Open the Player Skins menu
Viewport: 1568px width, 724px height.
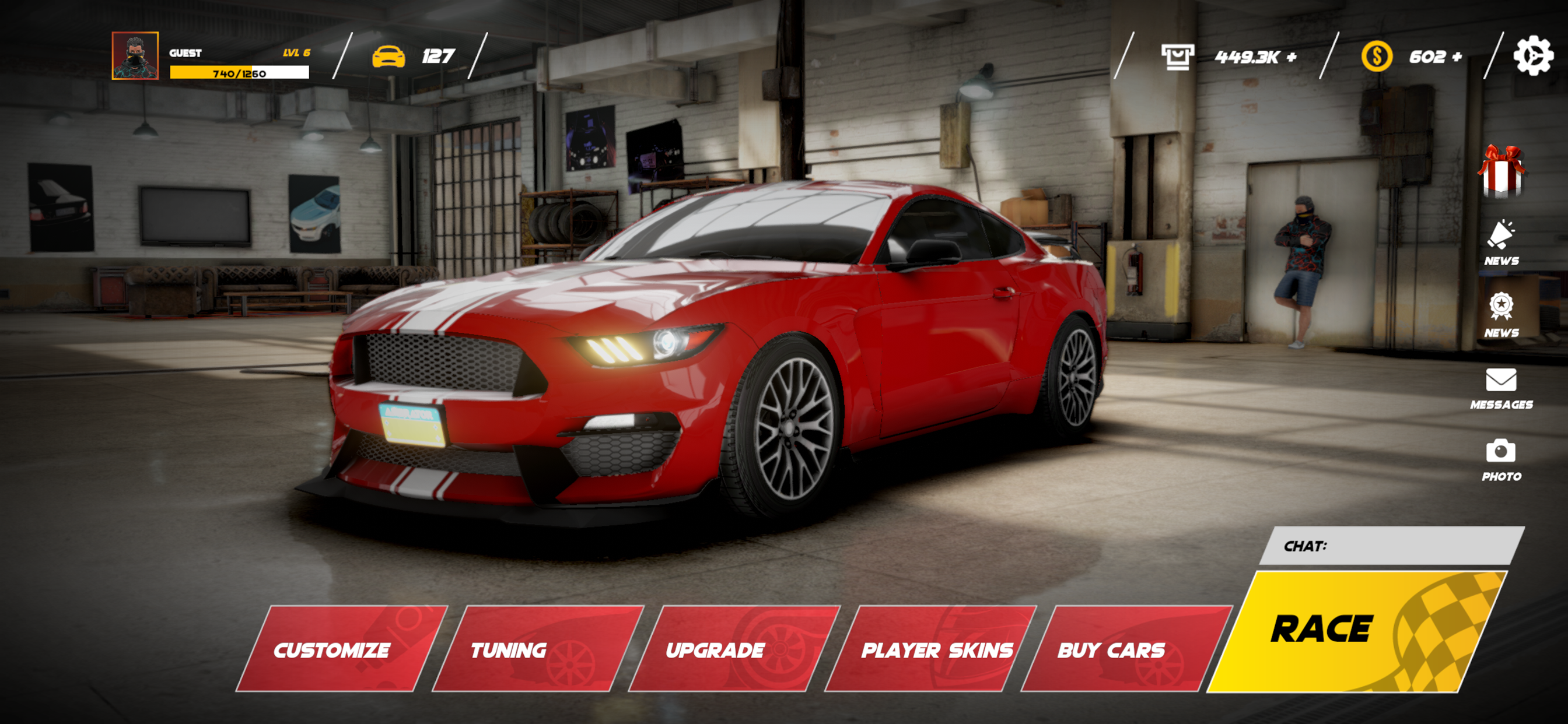936,651
